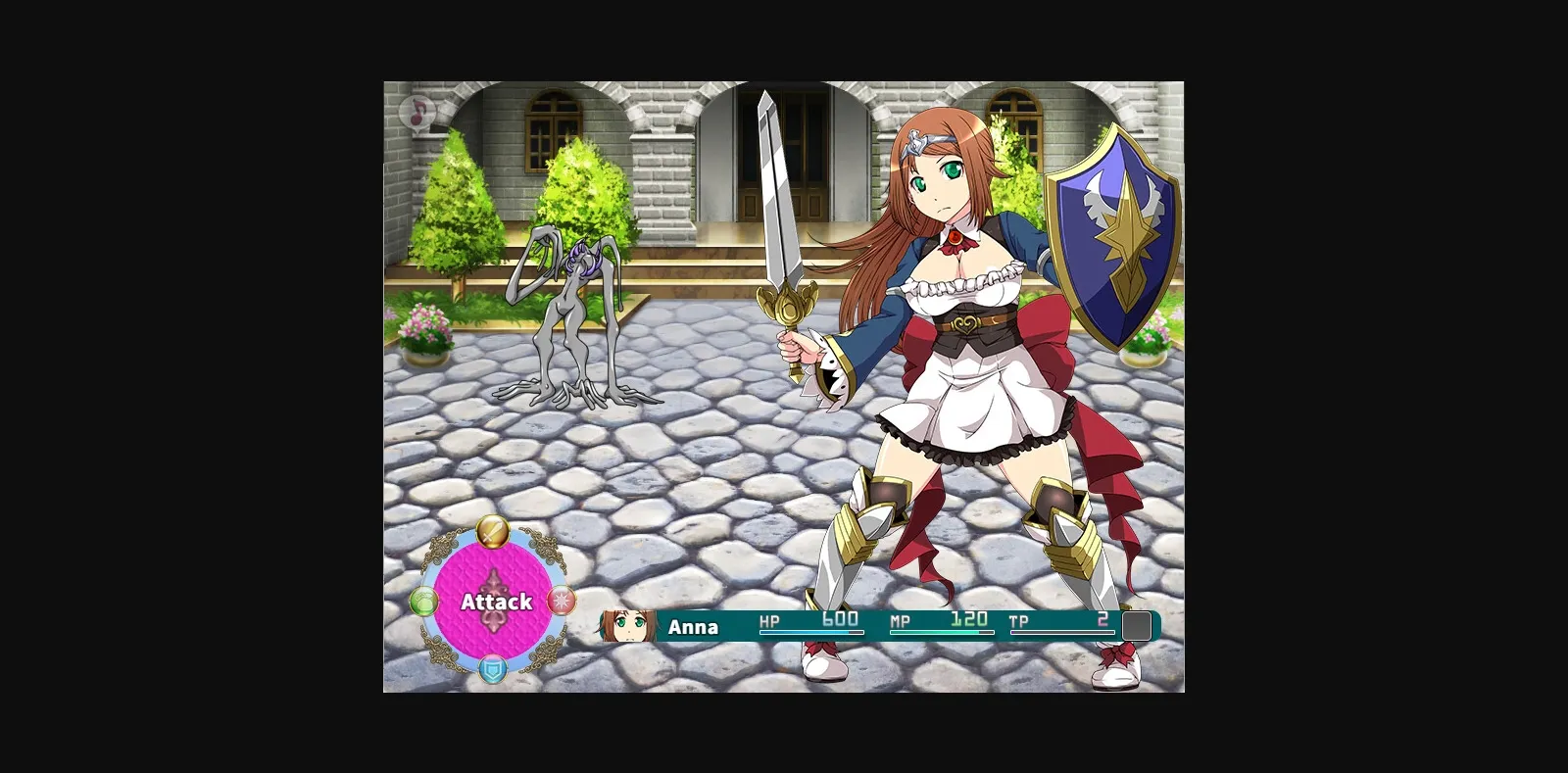Click the purple TP gauge bar
1568x773 pixels.
pos(1063,632)
